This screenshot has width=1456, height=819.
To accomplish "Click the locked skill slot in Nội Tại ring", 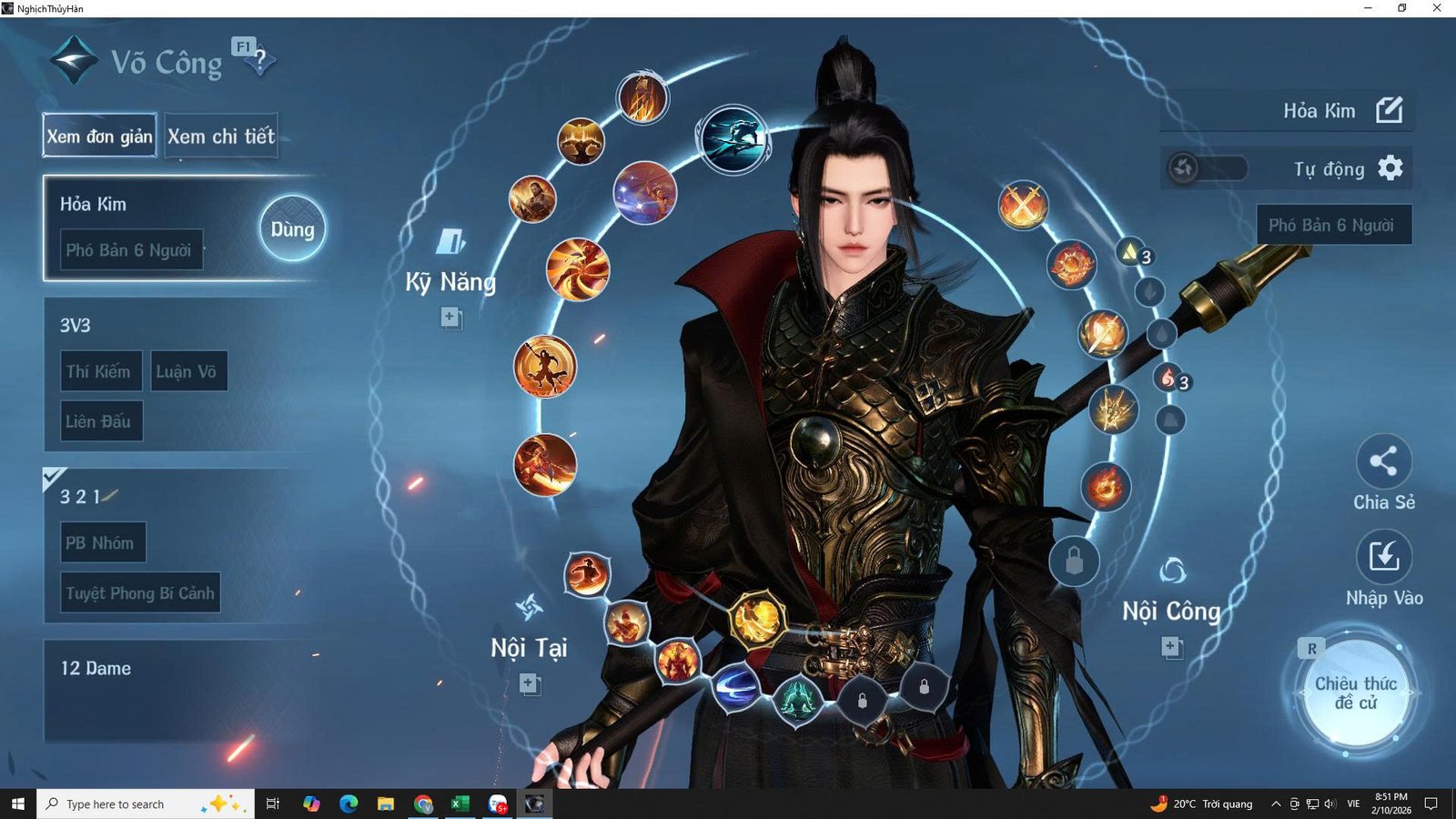I will (x=862, y=701).
